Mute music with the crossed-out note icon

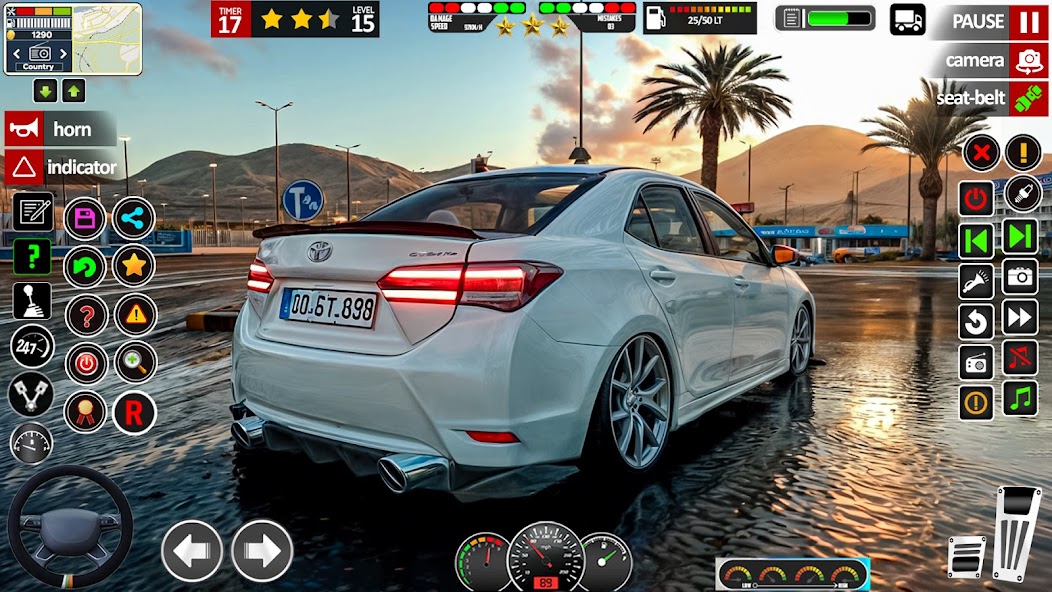tap(1021, 357)
